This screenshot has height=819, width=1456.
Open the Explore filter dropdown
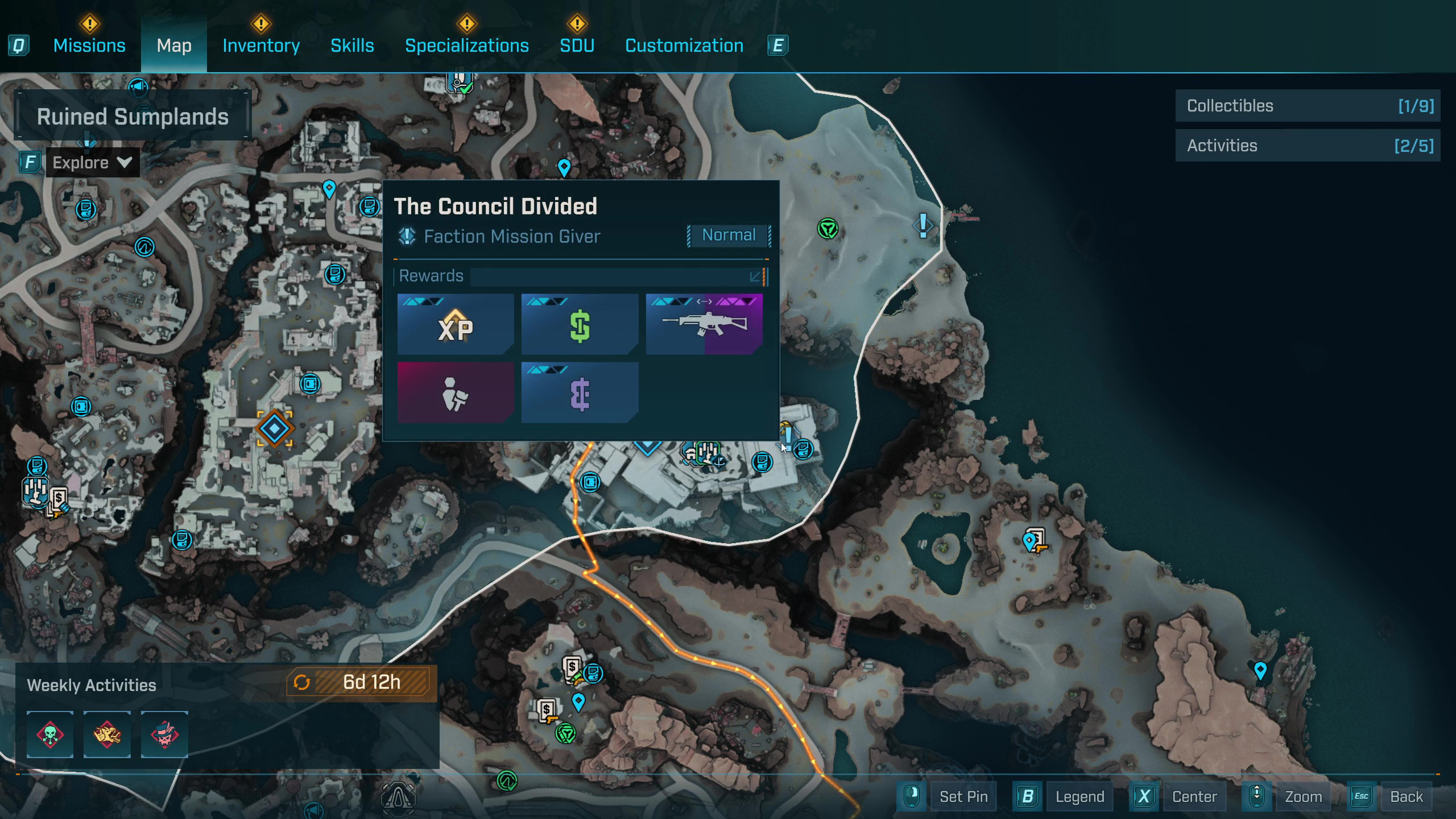tap(92, 163)
